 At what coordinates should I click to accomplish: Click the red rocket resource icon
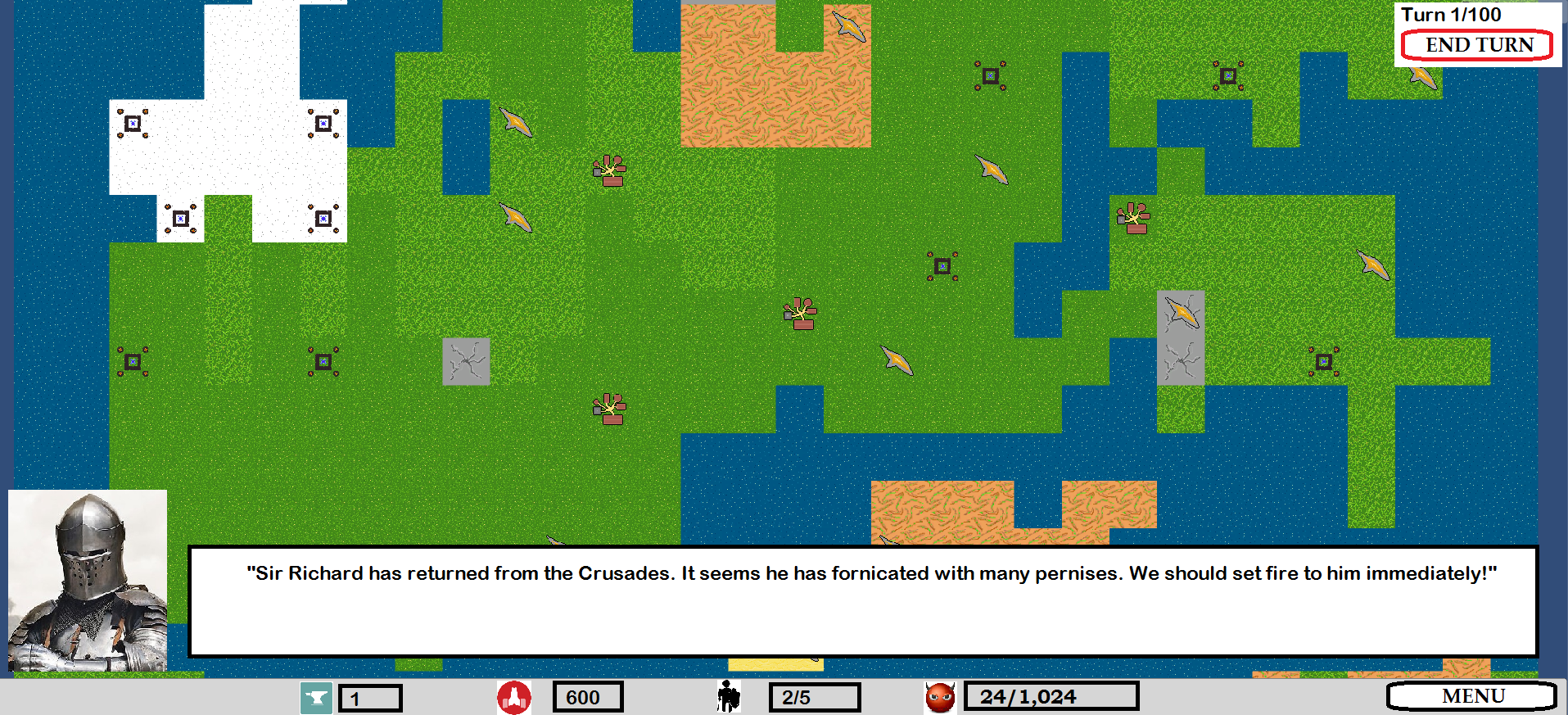coord(513,697)
